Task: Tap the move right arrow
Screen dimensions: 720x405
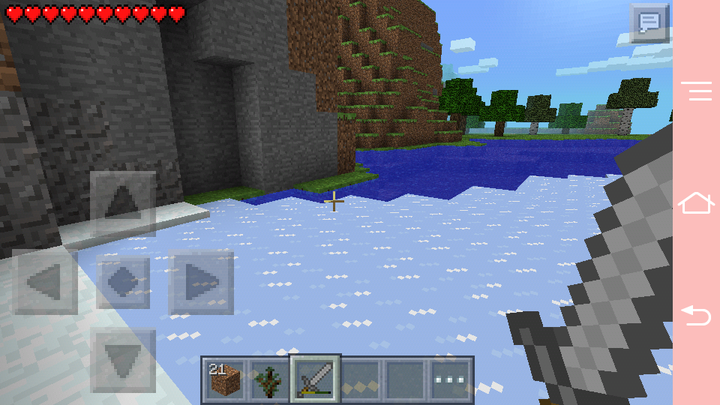Action: click(x=200, y=282)
